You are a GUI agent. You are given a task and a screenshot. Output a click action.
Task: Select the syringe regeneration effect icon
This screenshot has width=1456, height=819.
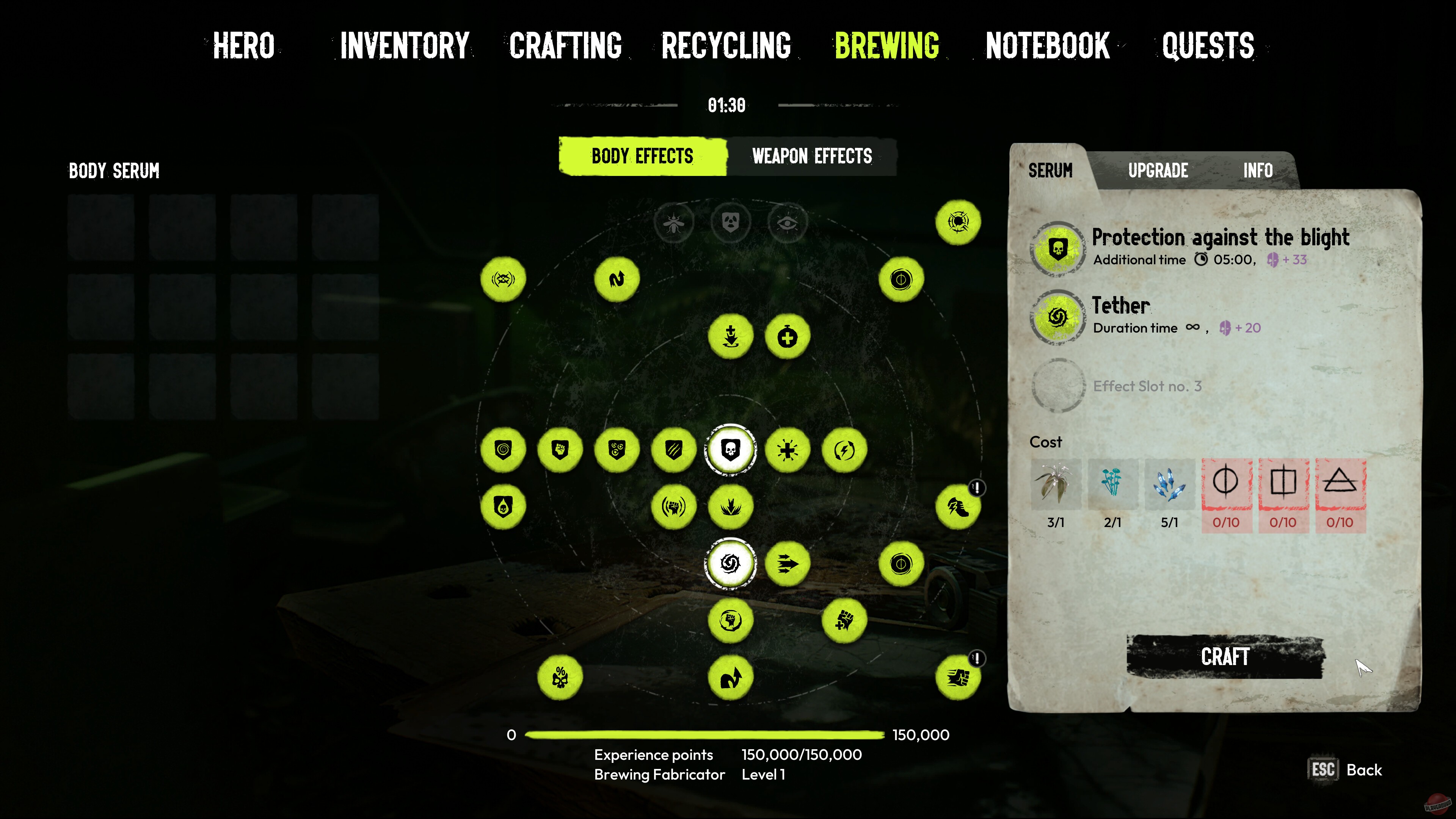[731, 335]
